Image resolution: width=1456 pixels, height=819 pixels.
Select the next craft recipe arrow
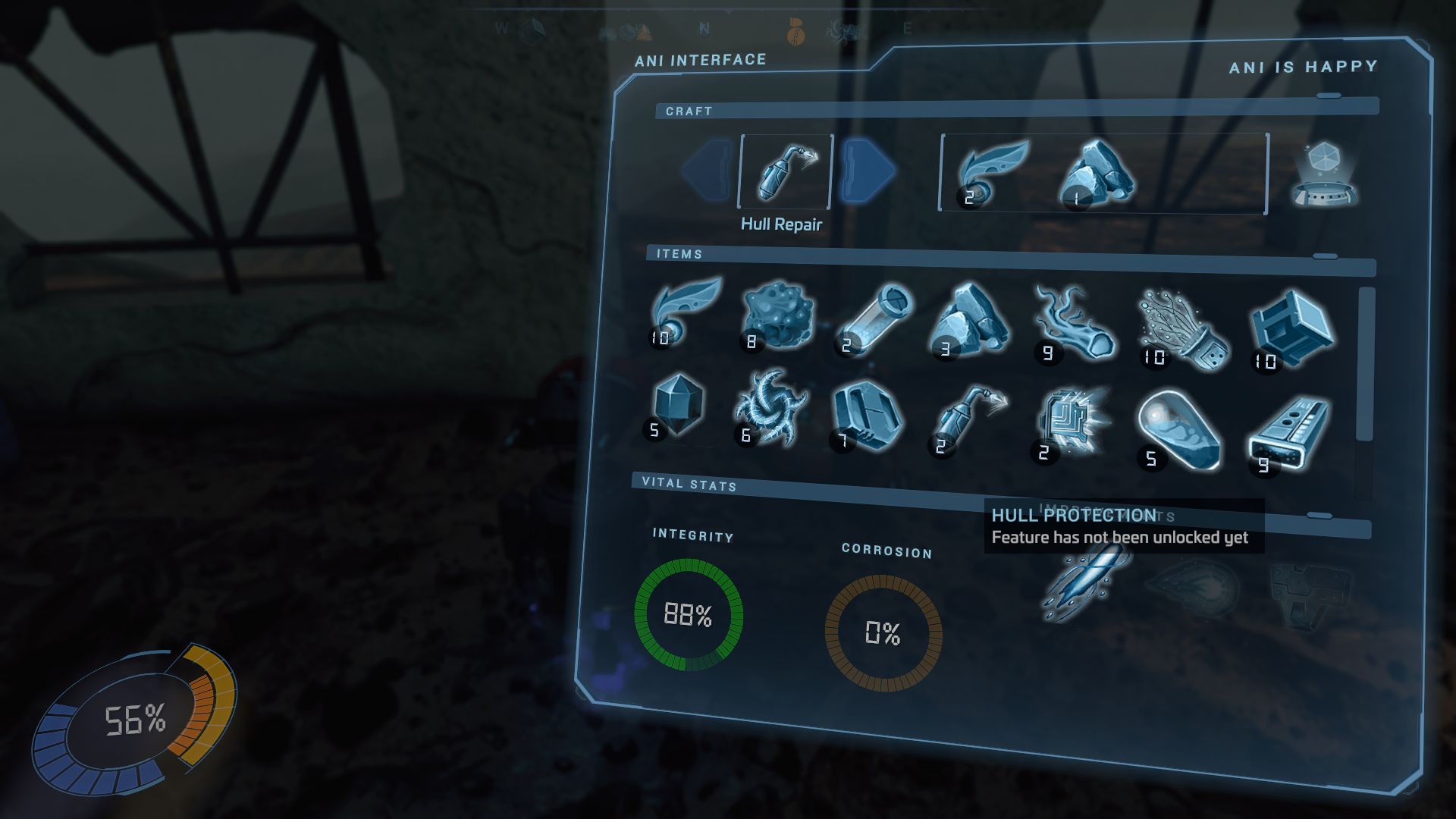[868, 171]
